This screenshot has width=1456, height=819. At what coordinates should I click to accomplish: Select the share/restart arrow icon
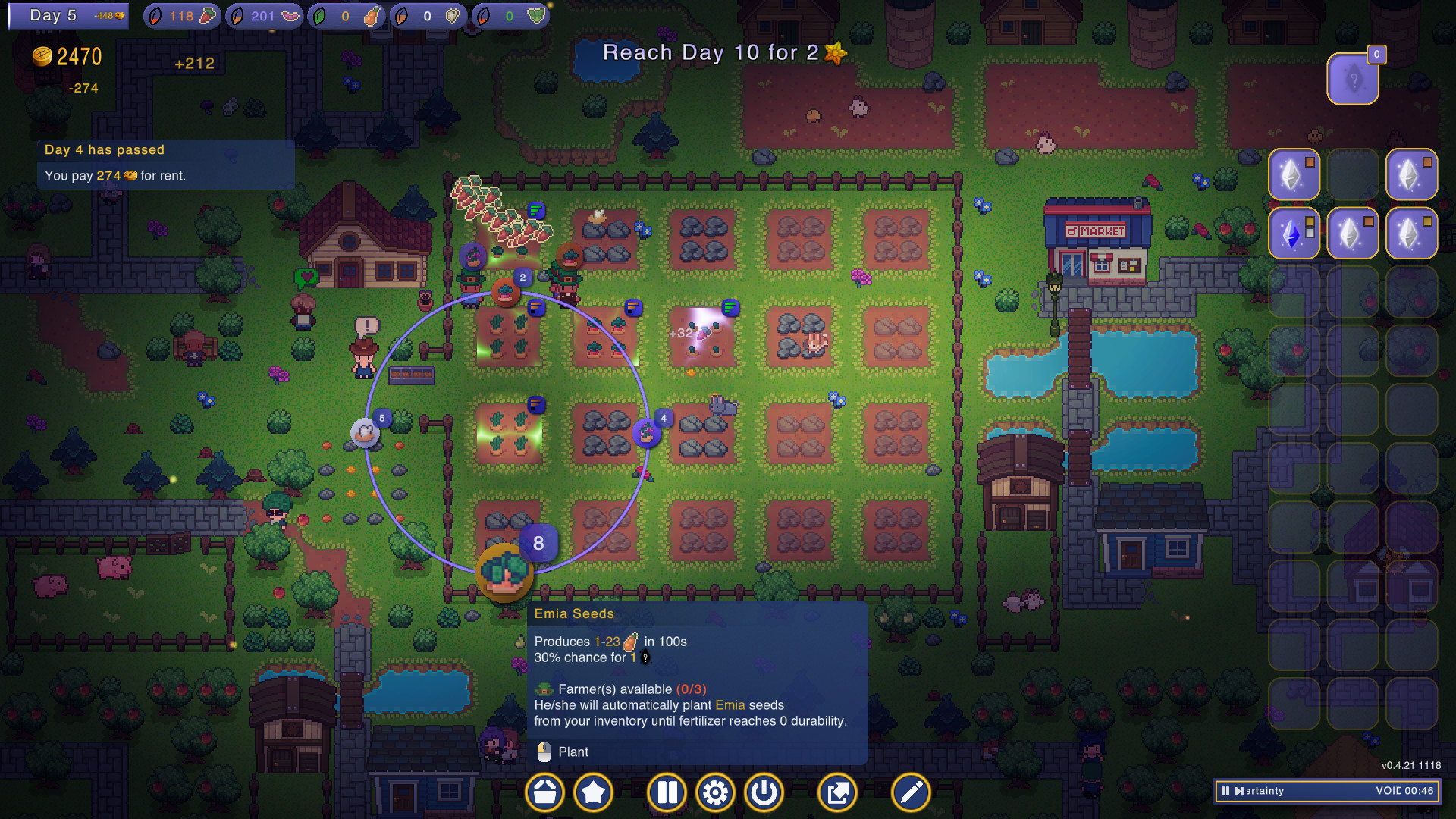pyautogui.click(x=836, y=792)
